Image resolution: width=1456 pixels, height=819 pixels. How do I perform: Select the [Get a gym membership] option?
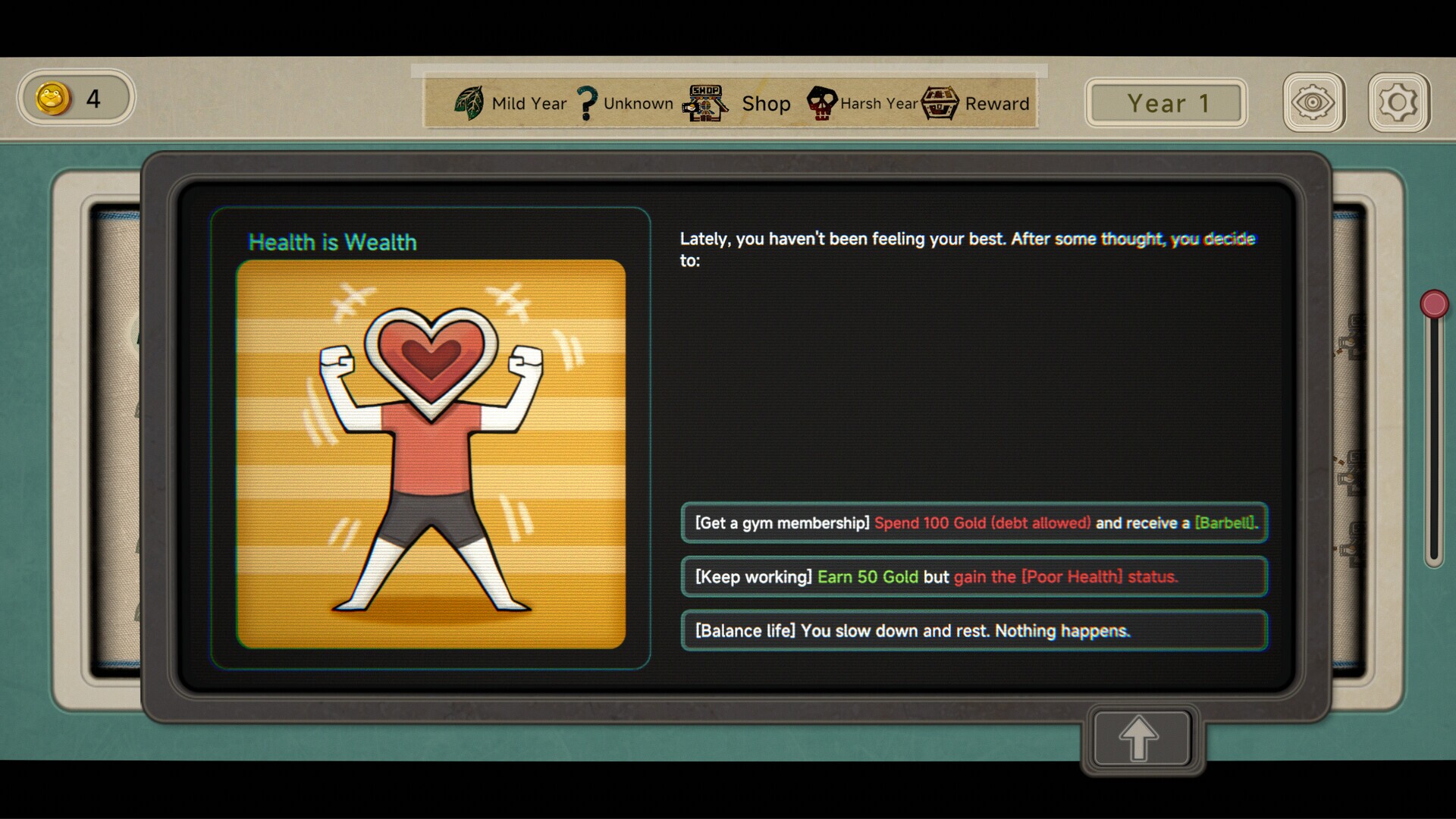click(x=974, y=522)
